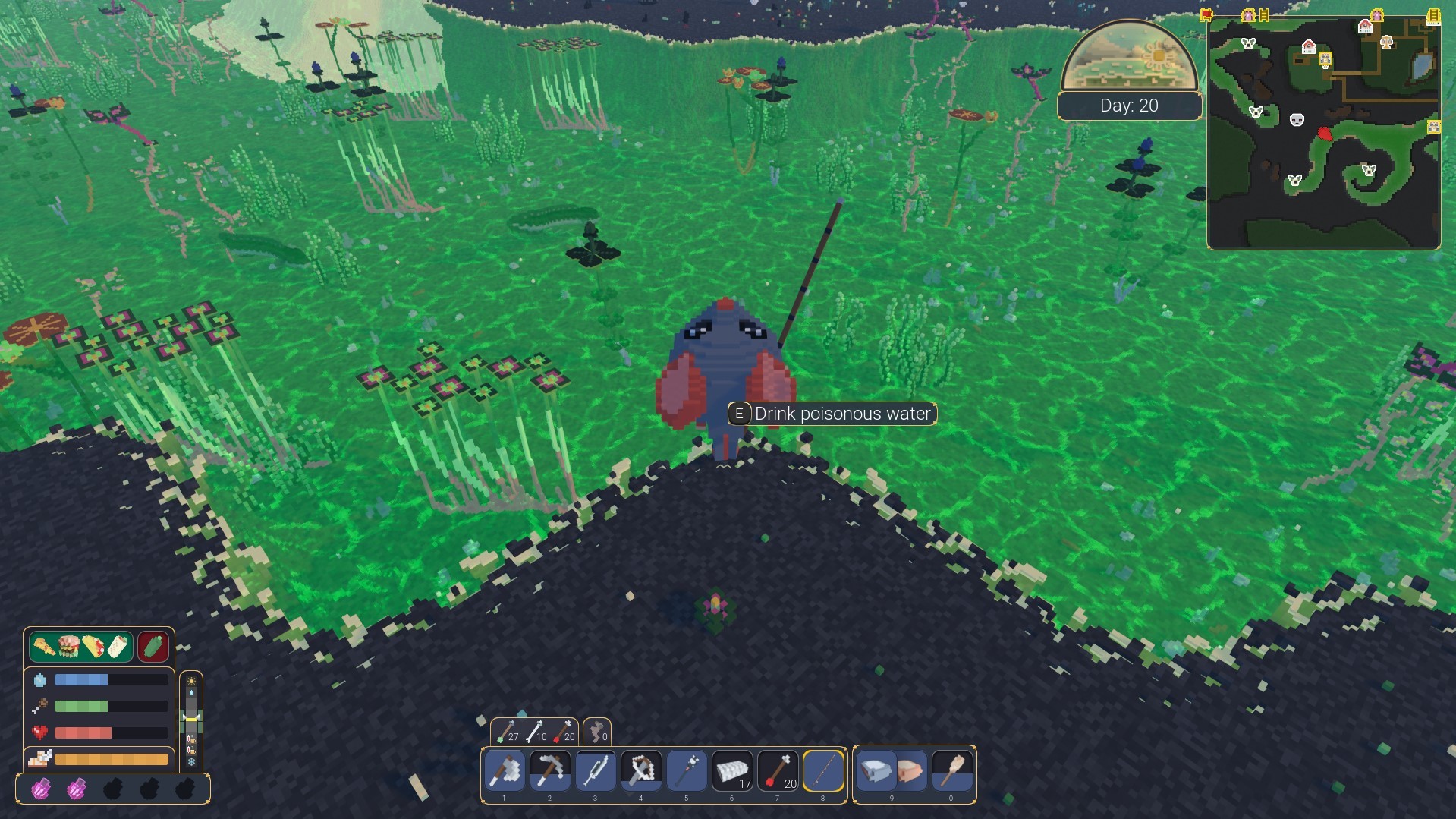Click the yellow marker on the temperature slider

click(x=190, y=720)
